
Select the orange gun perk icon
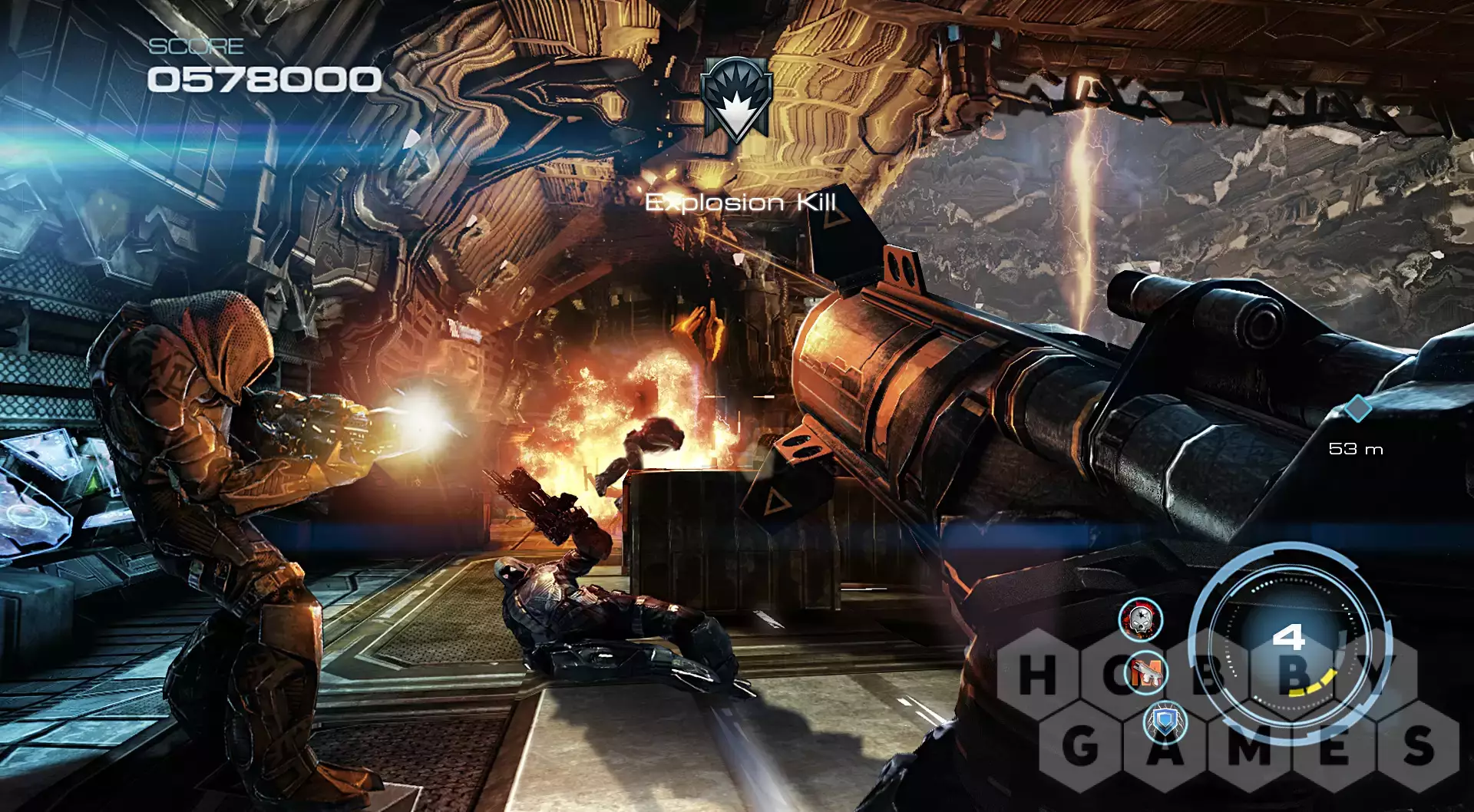point(1145,673)
